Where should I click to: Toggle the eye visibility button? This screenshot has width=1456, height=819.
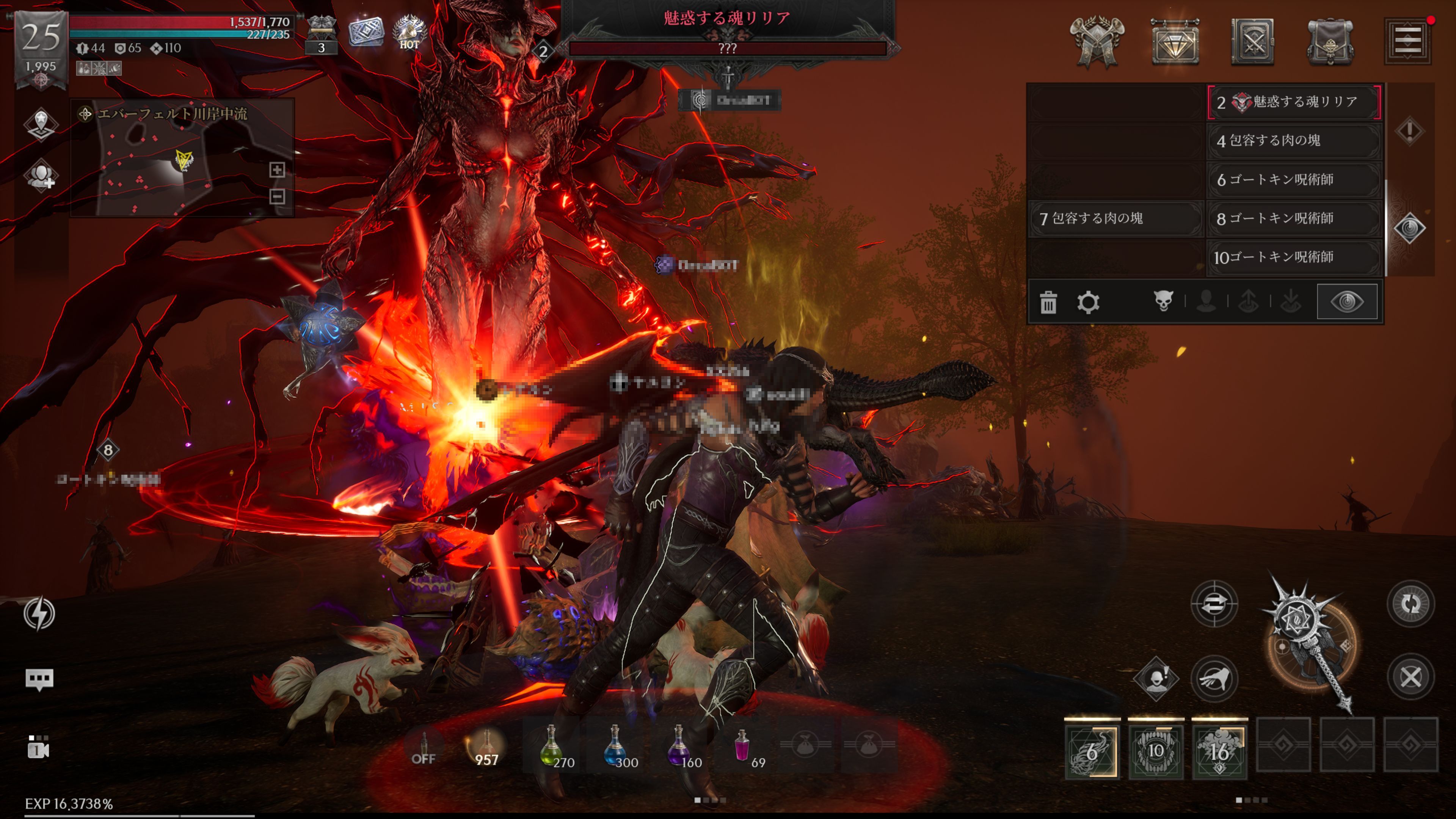1347,302
